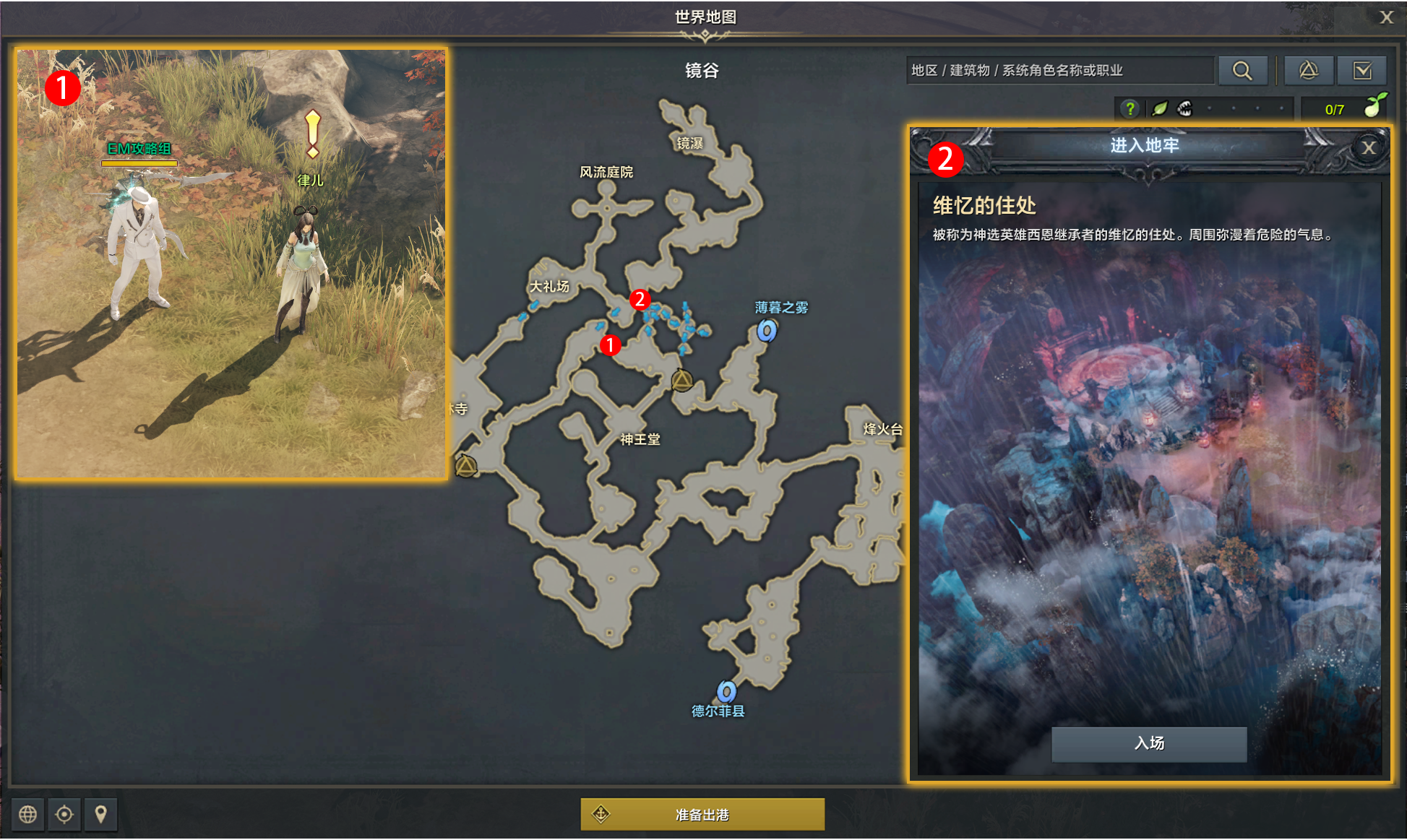Click the crosshair locate-position icon
Image resolution: width=1407 pixels, height=840 pixels.
coord(64,815)
